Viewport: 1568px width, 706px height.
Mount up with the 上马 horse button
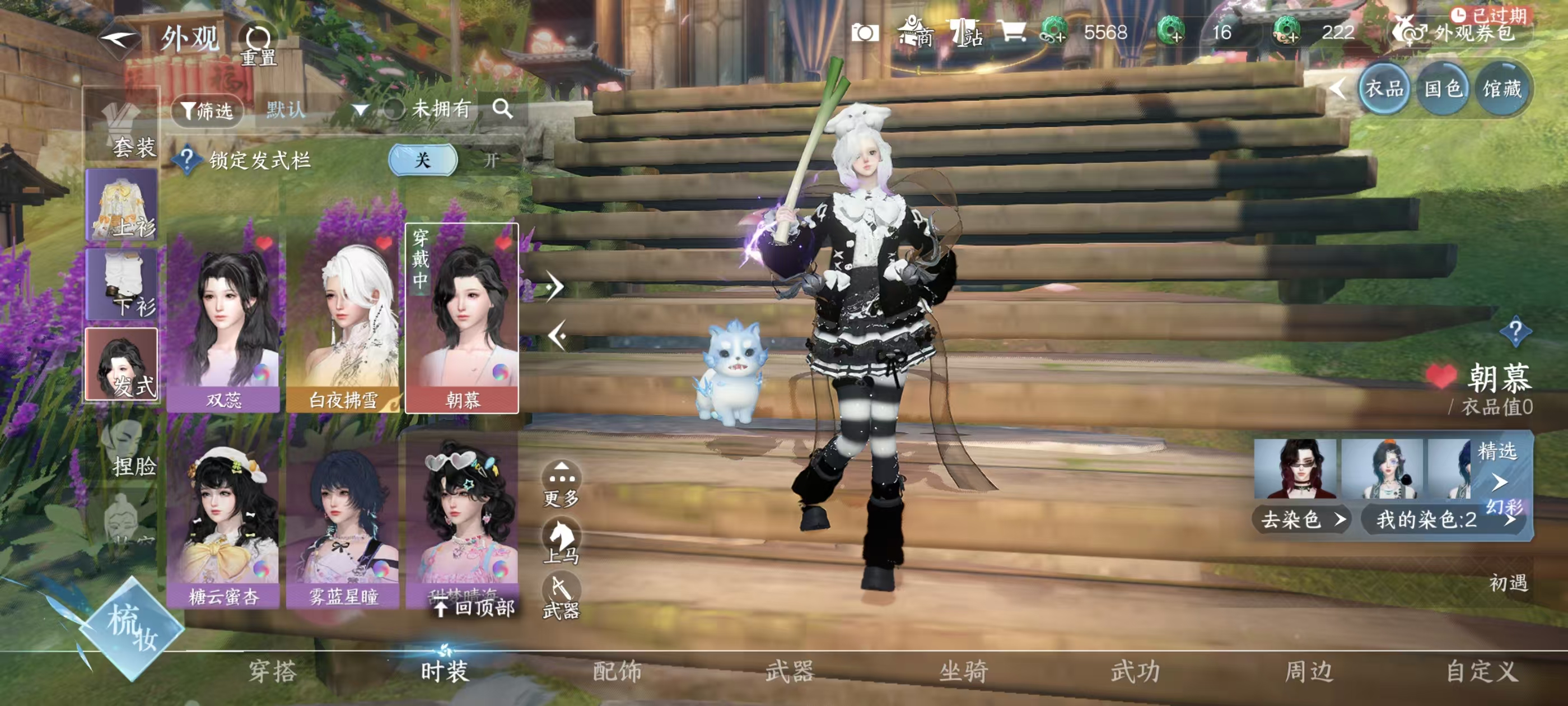click(x=561, y=541)
